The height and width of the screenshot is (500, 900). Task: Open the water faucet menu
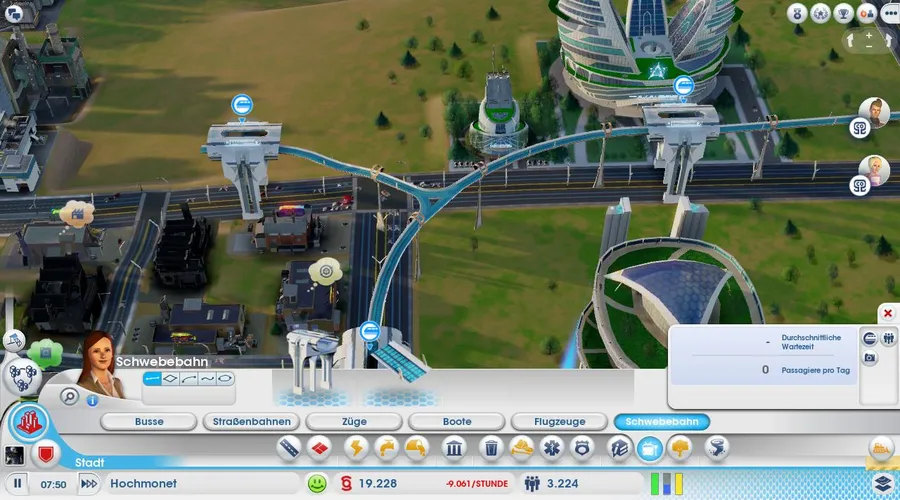click(x=386, y=448)
